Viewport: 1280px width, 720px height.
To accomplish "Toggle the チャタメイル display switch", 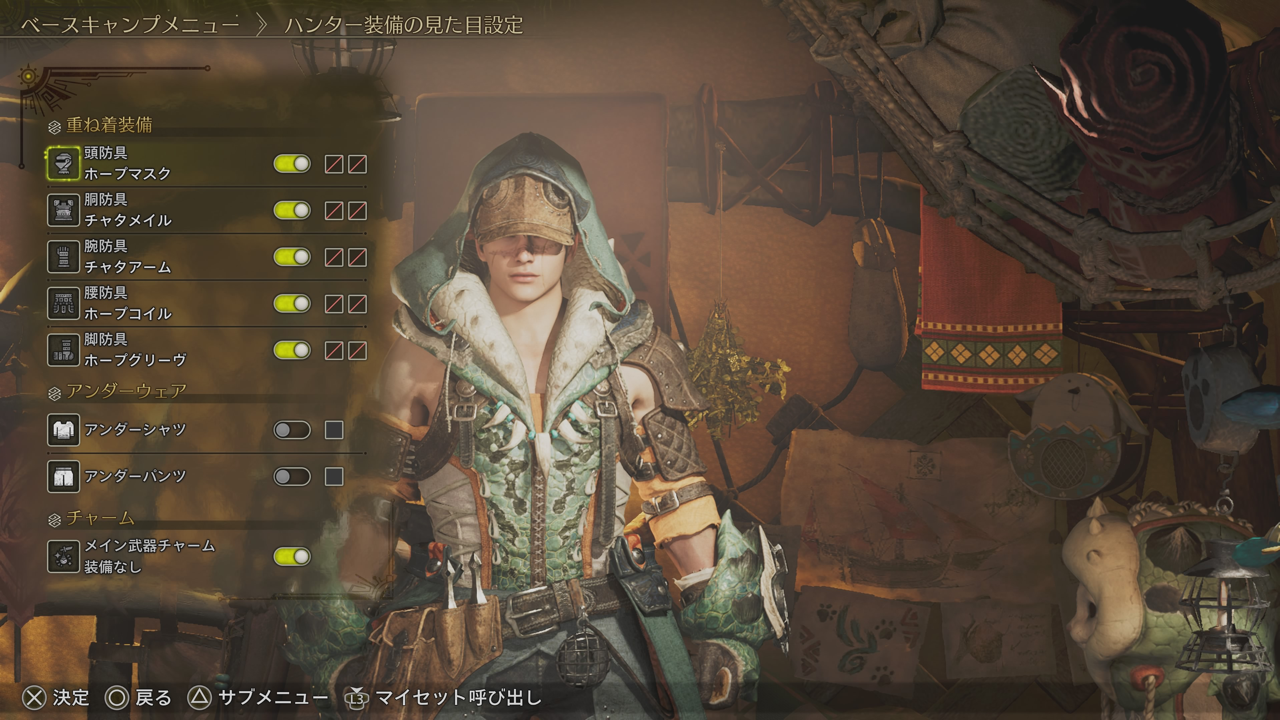I will pos(292,210).
